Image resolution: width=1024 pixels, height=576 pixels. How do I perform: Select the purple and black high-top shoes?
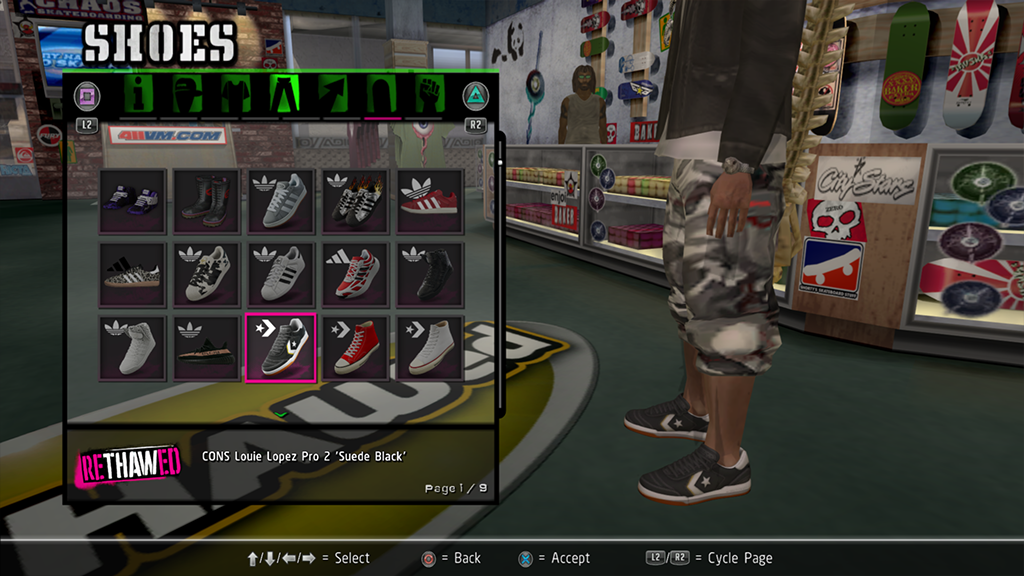[x=132, y=201]
